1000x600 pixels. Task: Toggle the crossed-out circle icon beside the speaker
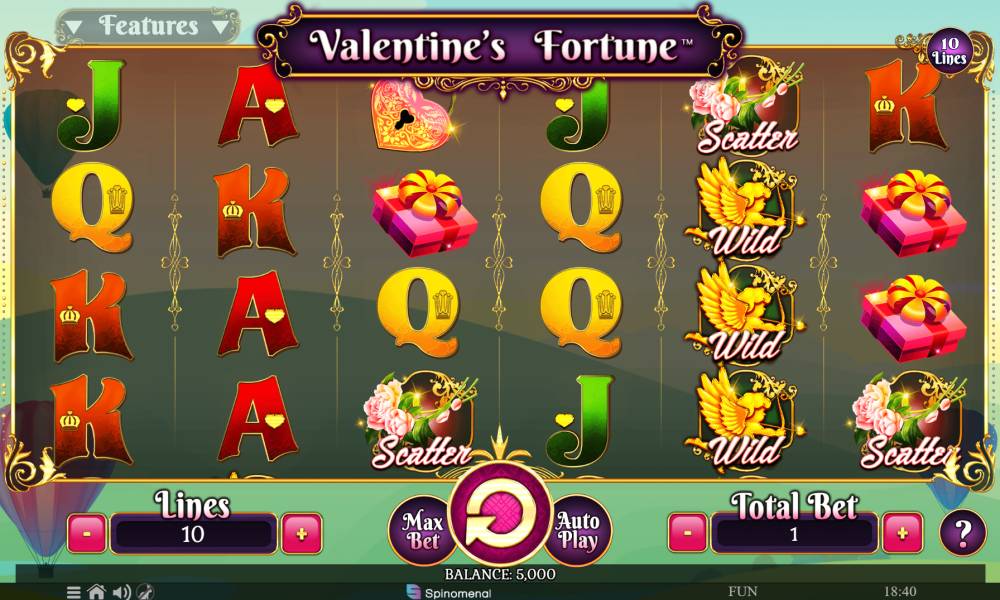pos(145,592)
